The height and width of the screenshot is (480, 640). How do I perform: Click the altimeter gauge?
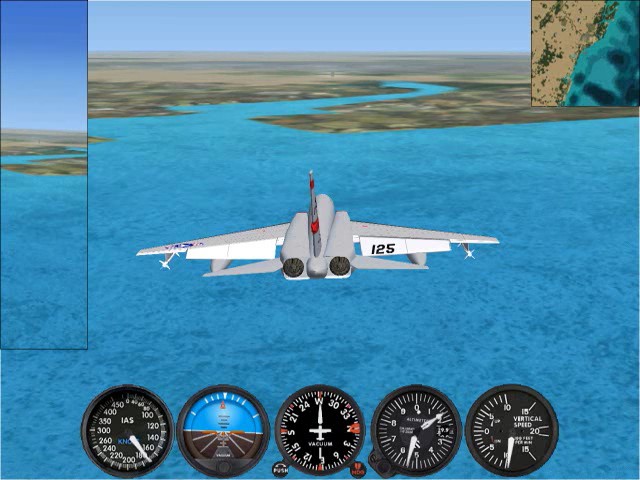[416, 430]
